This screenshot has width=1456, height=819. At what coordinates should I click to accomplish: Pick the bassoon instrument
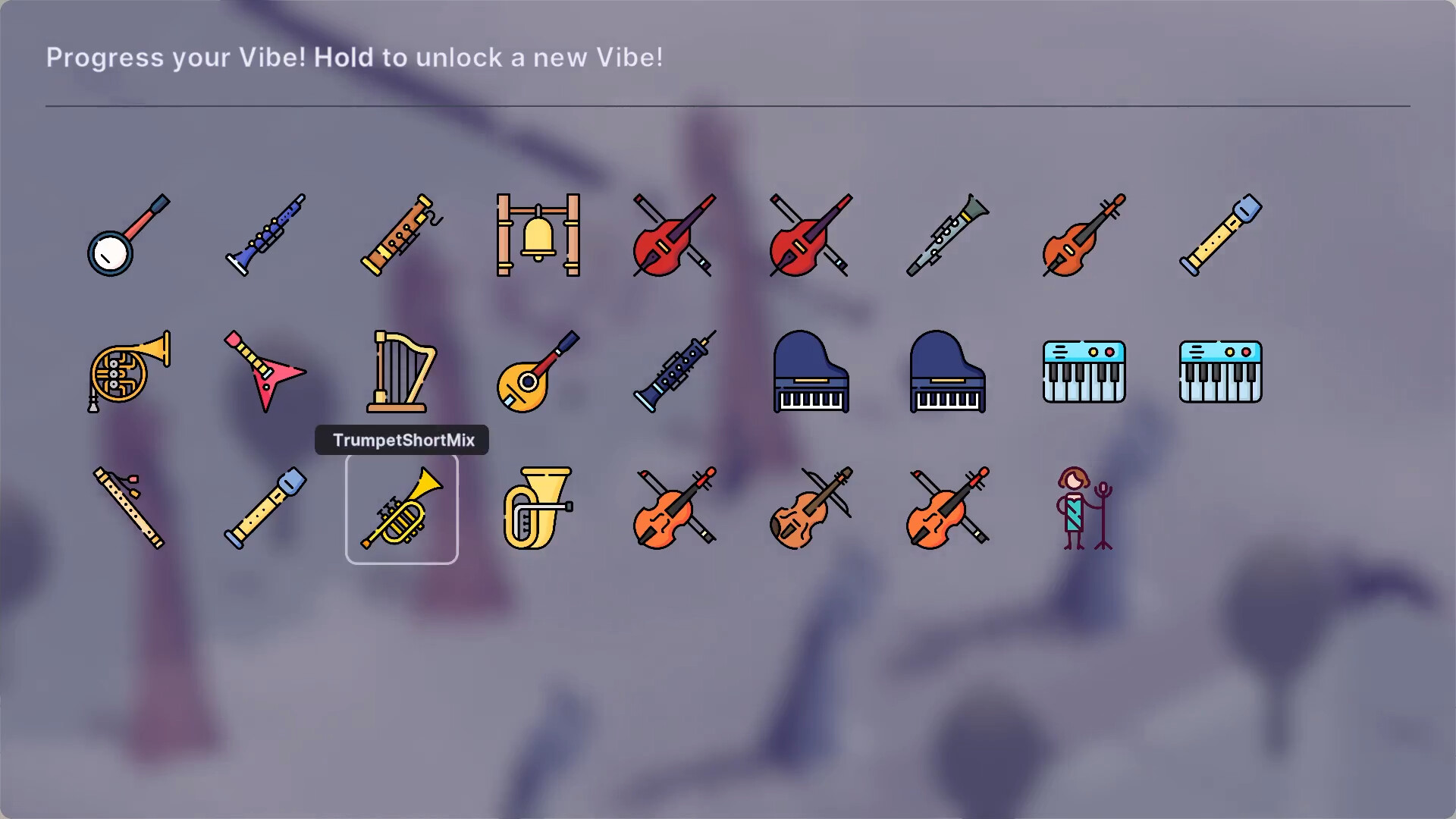coord(402,237)
